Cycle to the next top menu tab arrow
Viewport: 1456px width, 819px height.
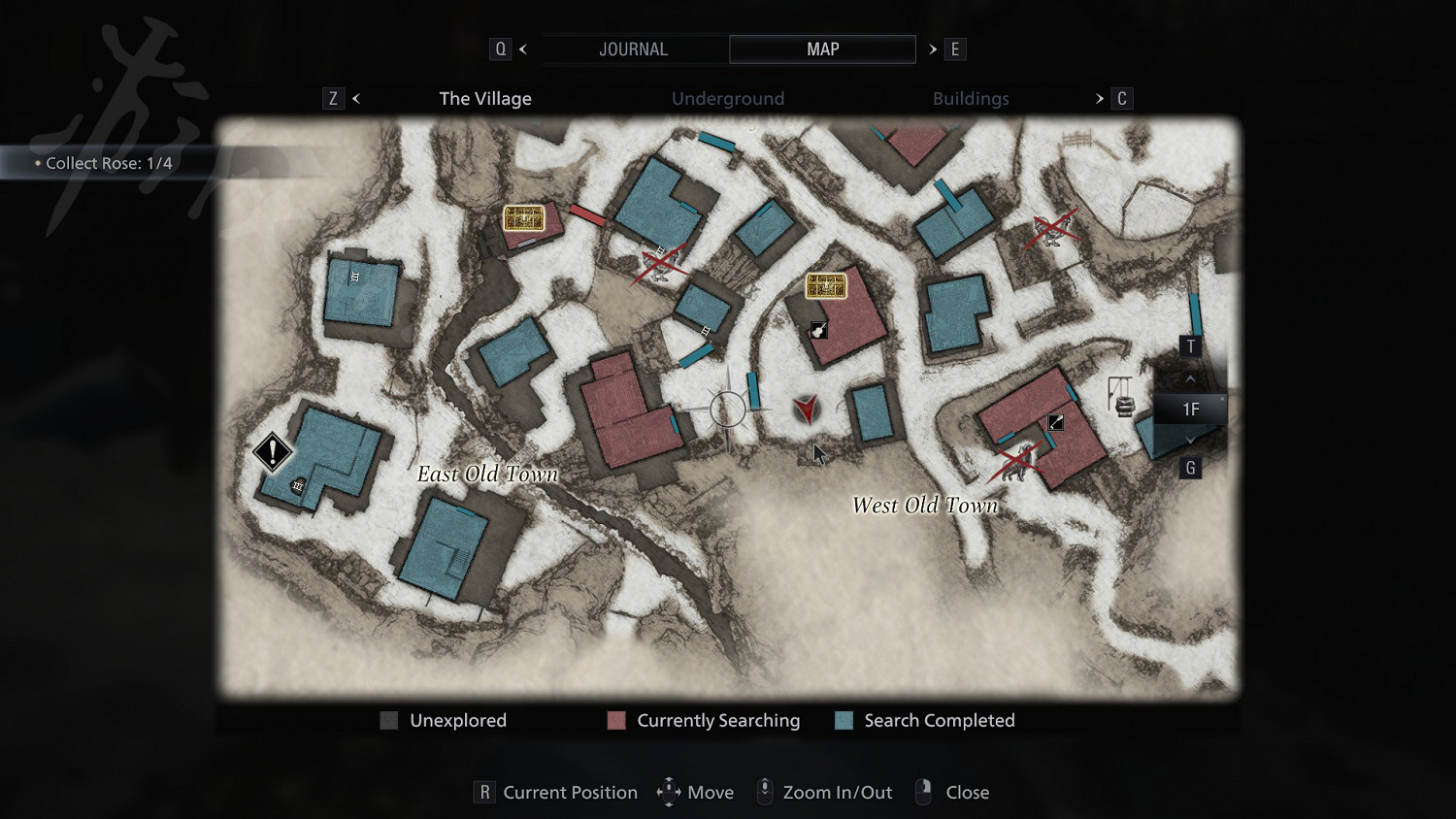[x=933, y=49]
